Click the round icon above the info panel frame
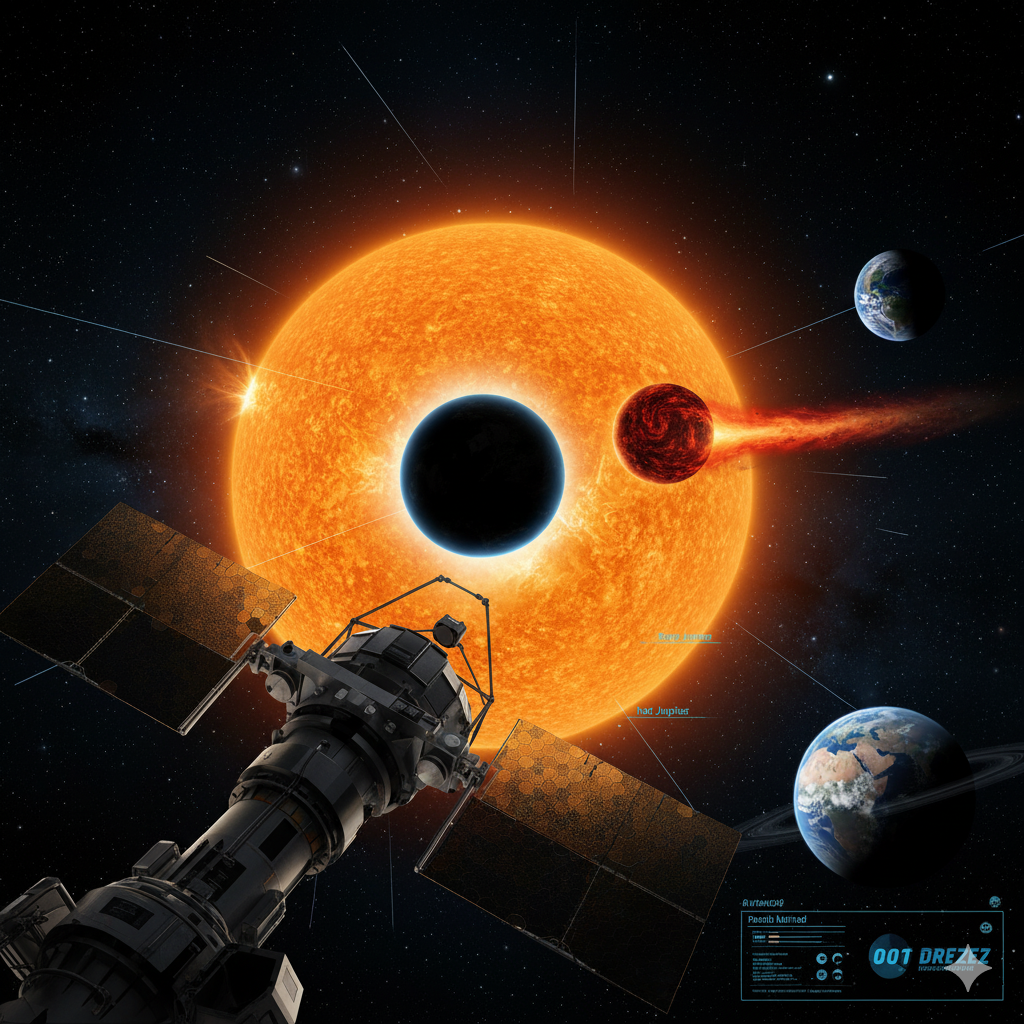Image resolution: width=1024 pixels, height=1024 pixels. click(x=995, y=901)
